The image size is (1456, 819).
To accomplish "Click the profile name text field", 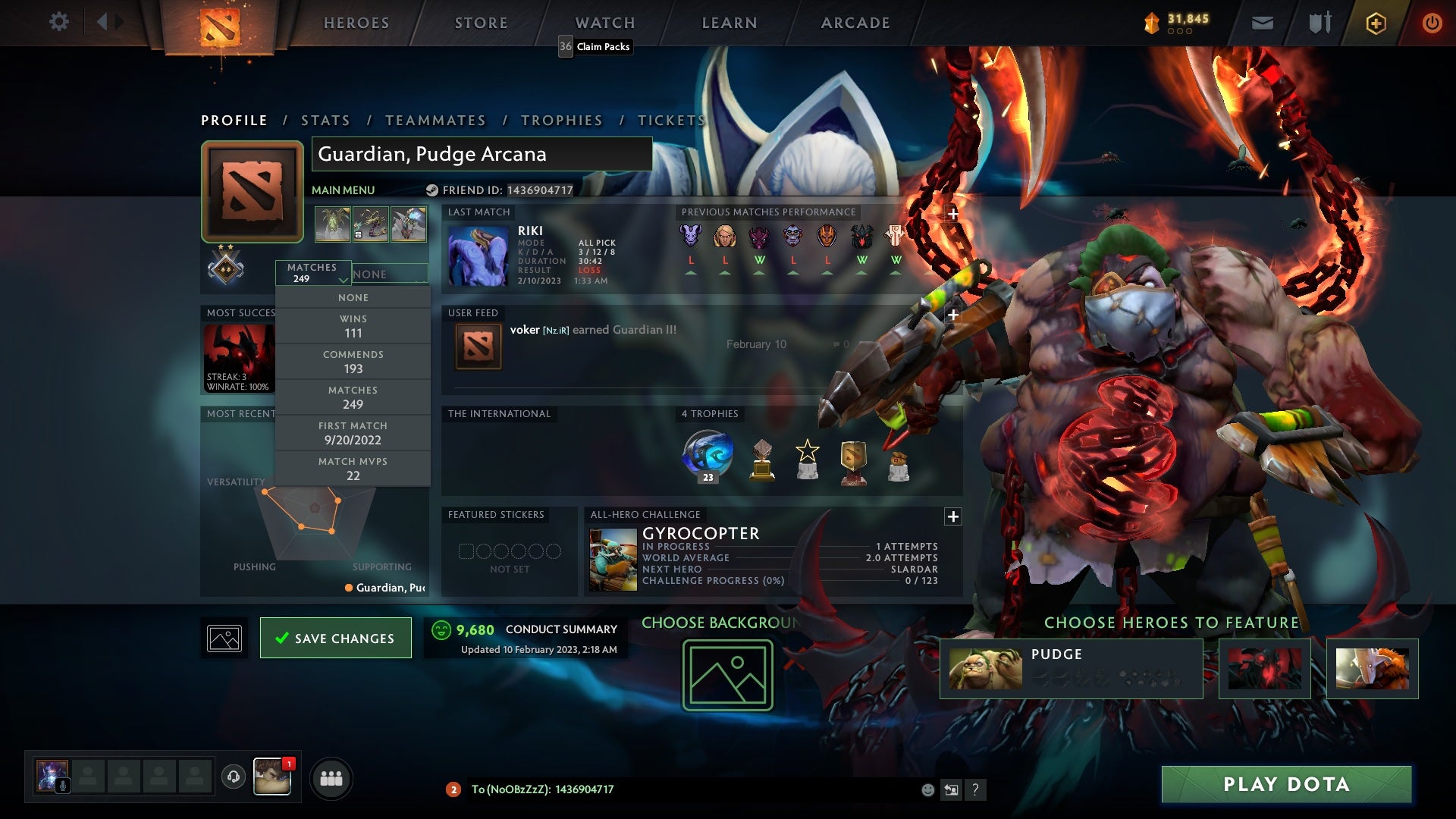I will pos(481,154).
